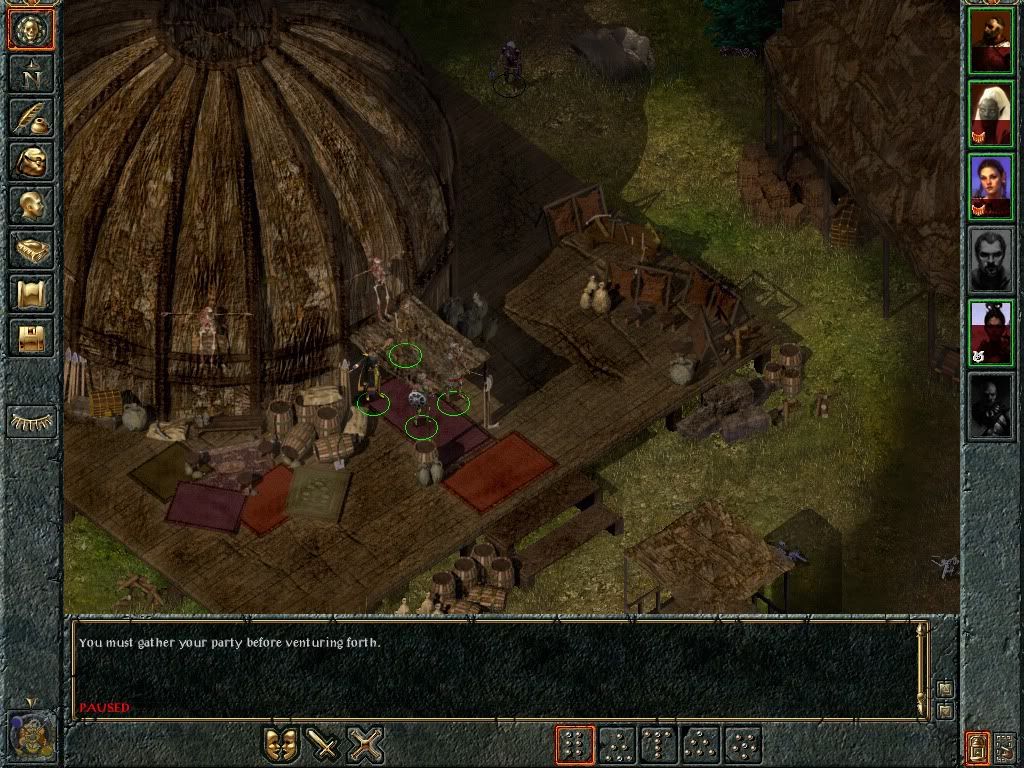Viewport: 1024px width, 768px height.
Task: Click the twin masks dialogue button
Action: tap(281, 745)
